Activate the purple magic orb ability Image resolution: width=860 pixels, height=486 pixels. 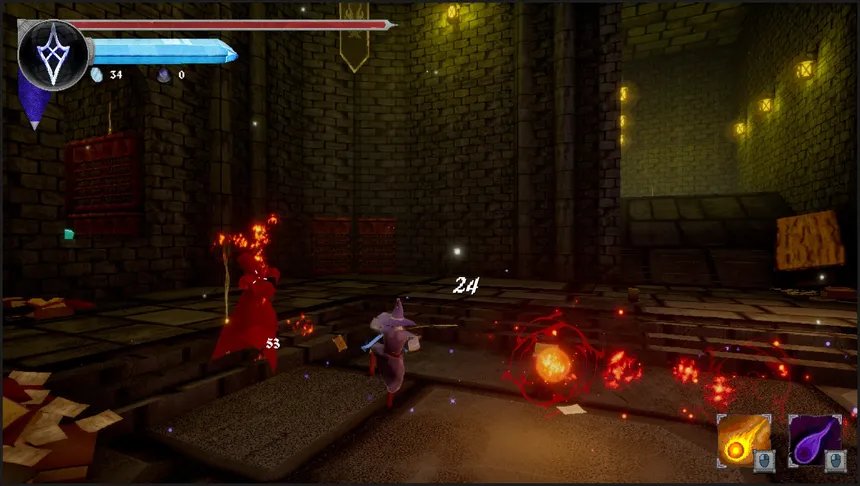(x=814, y=440)
